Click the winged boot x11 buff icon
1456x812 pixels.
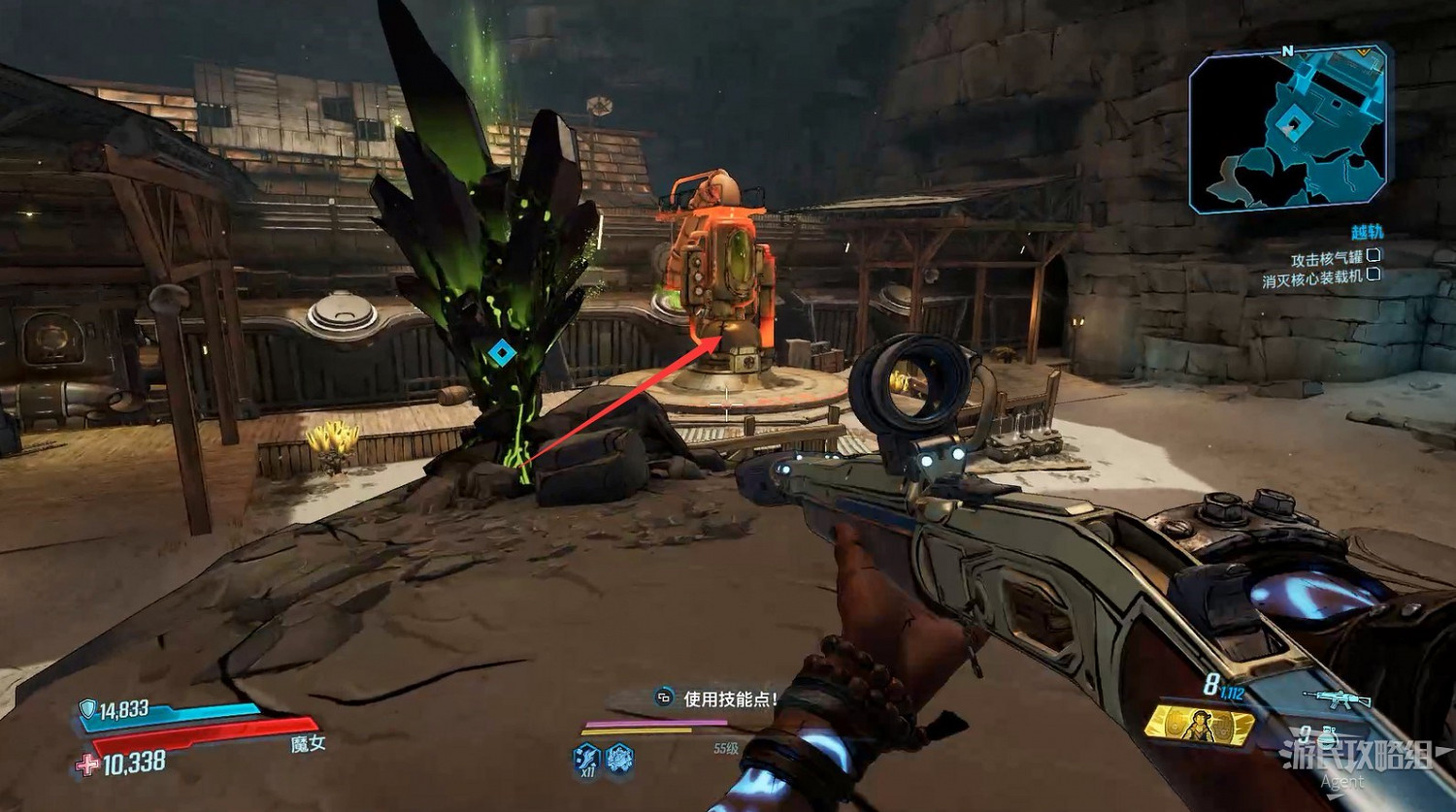pos(586,758)
